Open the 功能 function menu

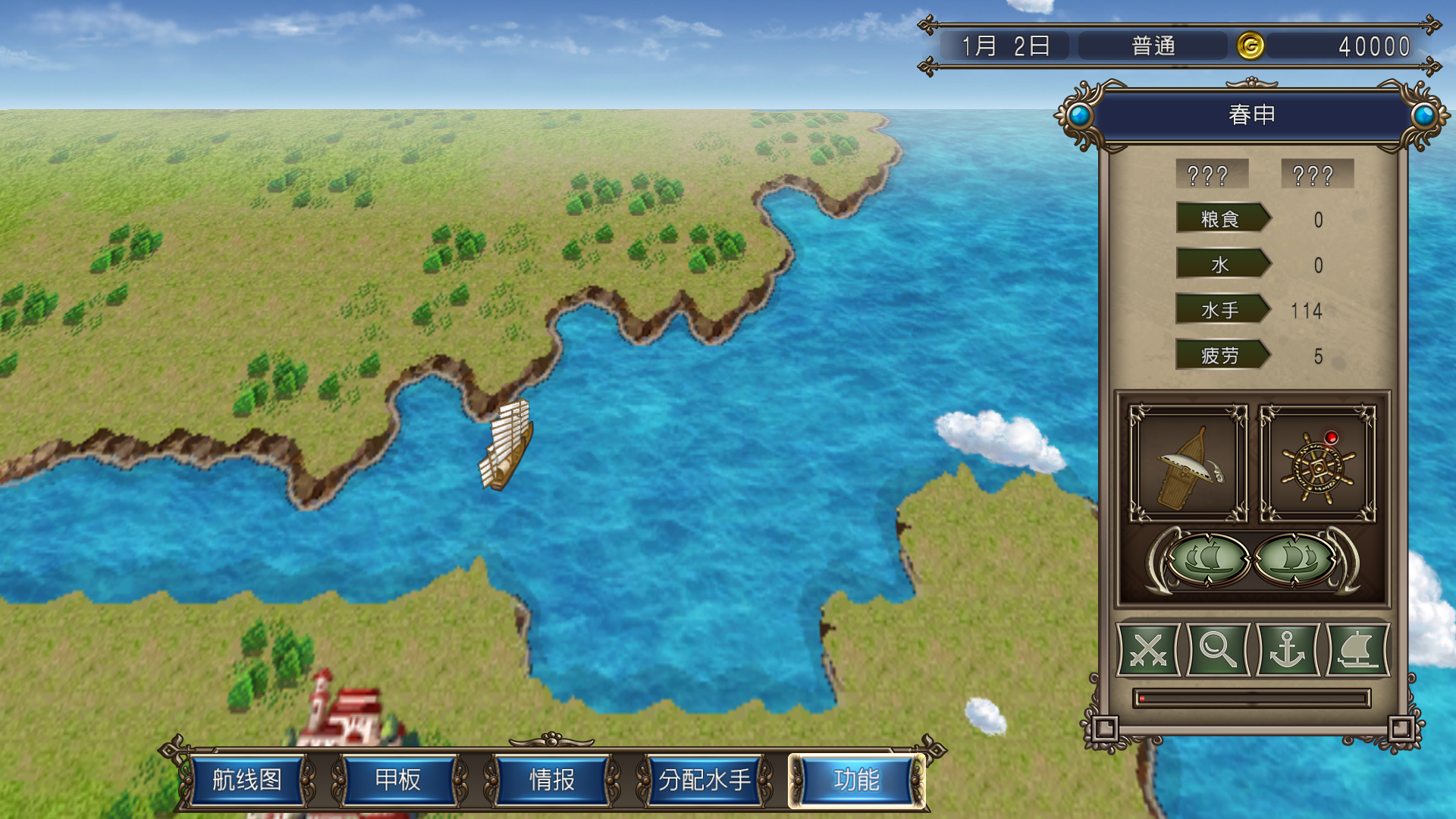(x=856, y=780)
